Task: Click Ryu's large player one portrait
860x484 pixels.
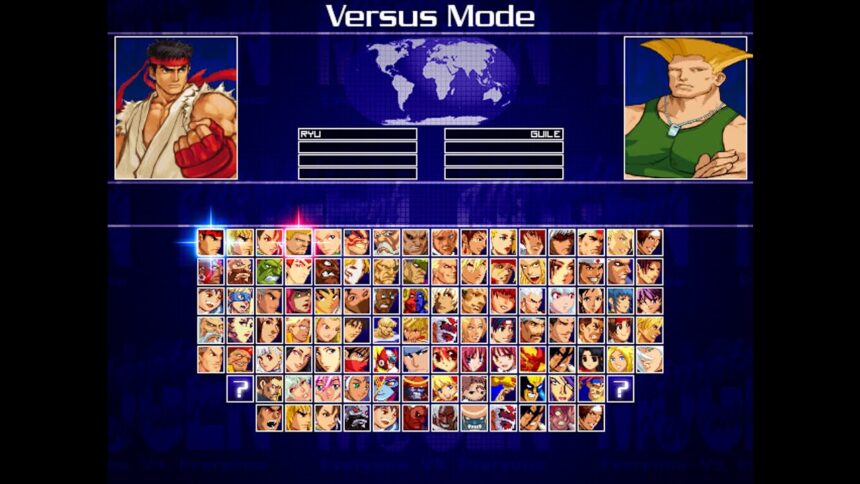Action: point(176,108)
